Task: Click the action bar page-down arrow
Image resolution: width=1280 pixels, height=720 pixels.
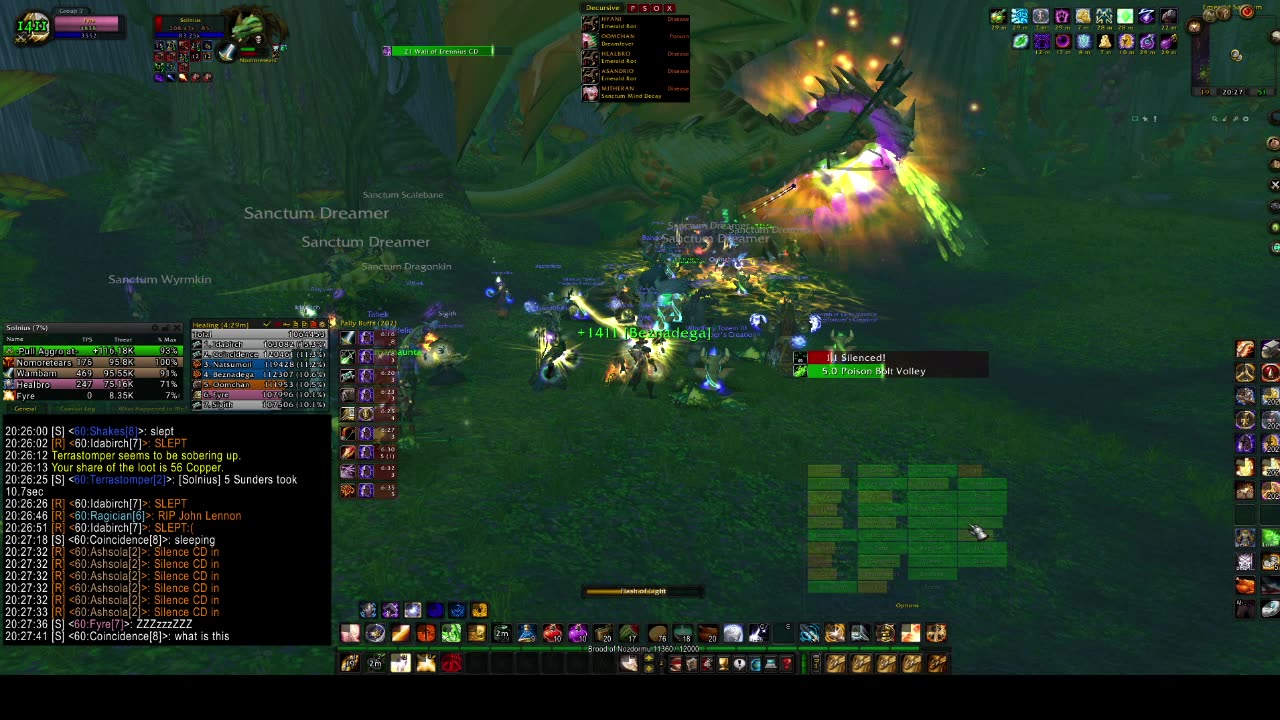Action: [x=649, y=668]
